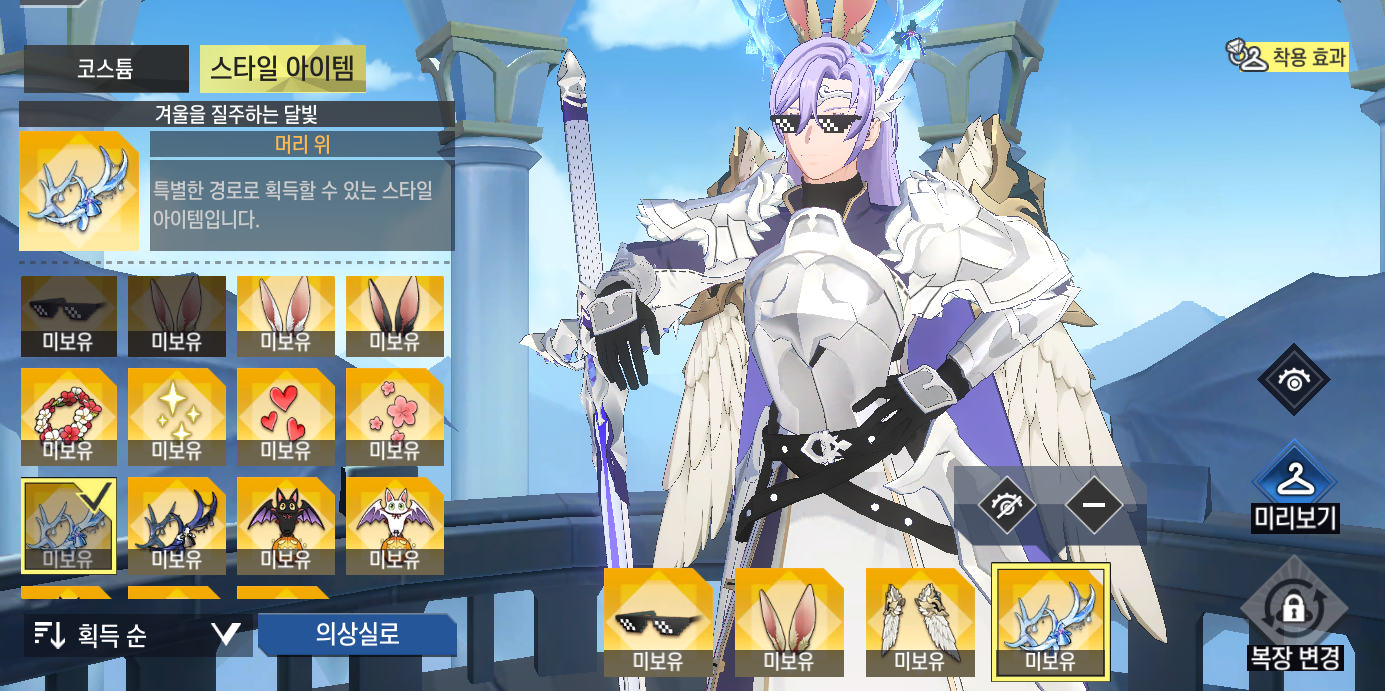
Task: Select the red and white flower wreath
Action: [68, 417]
